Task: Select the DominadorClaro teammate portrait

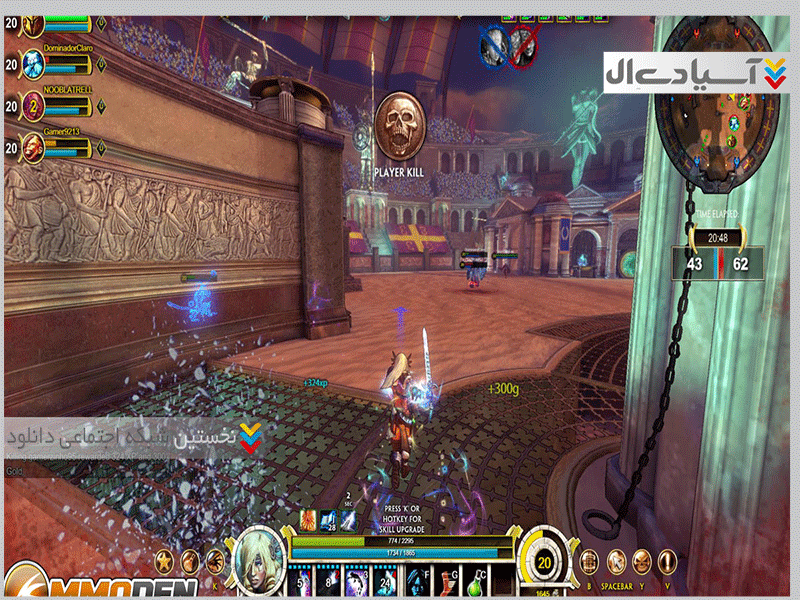Action: 33,64
